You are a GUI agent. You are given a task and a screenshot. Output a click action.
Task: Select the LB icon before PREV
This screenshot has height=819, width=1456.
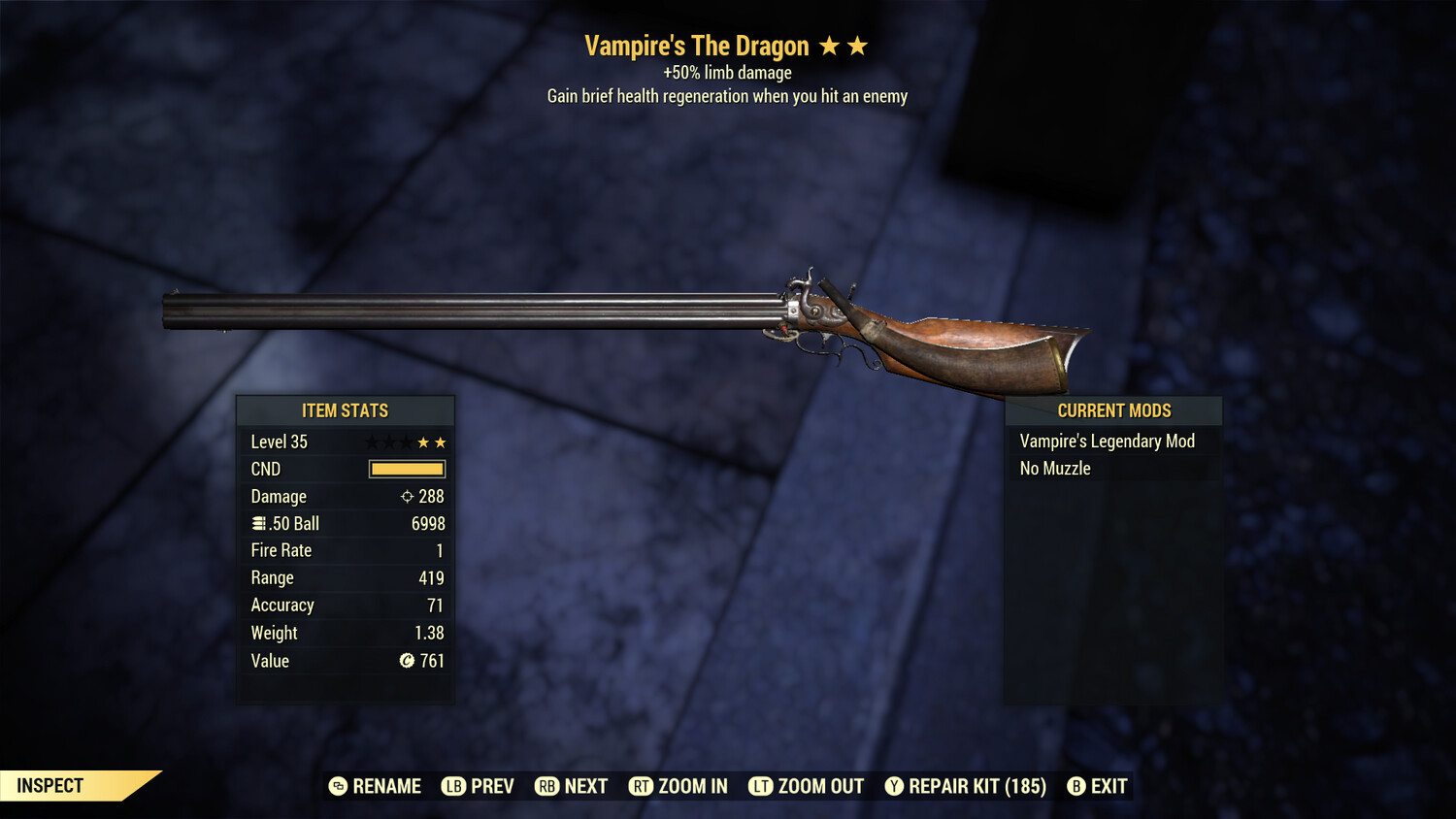[450, 786]
